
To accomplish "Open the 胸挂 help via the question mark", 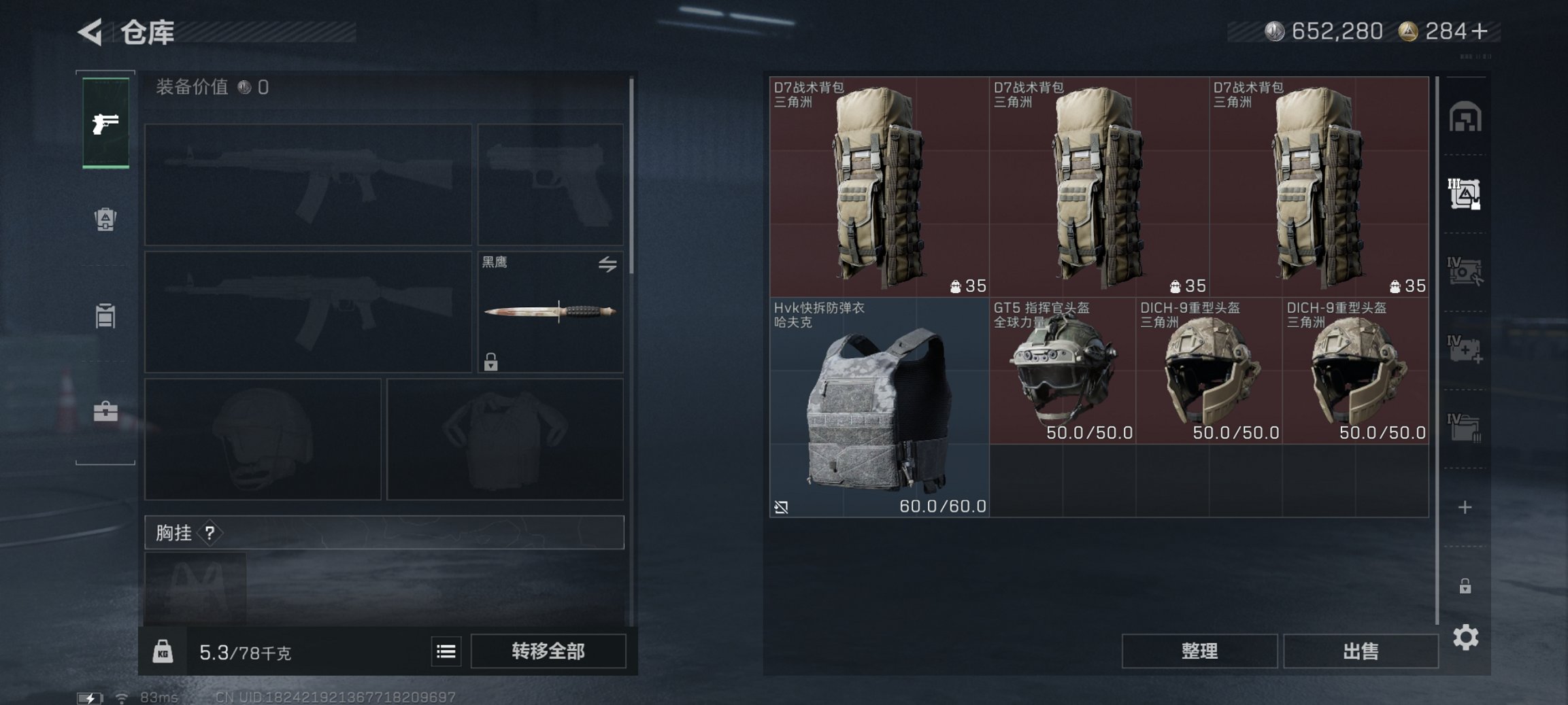I will (x=209, y=532).
